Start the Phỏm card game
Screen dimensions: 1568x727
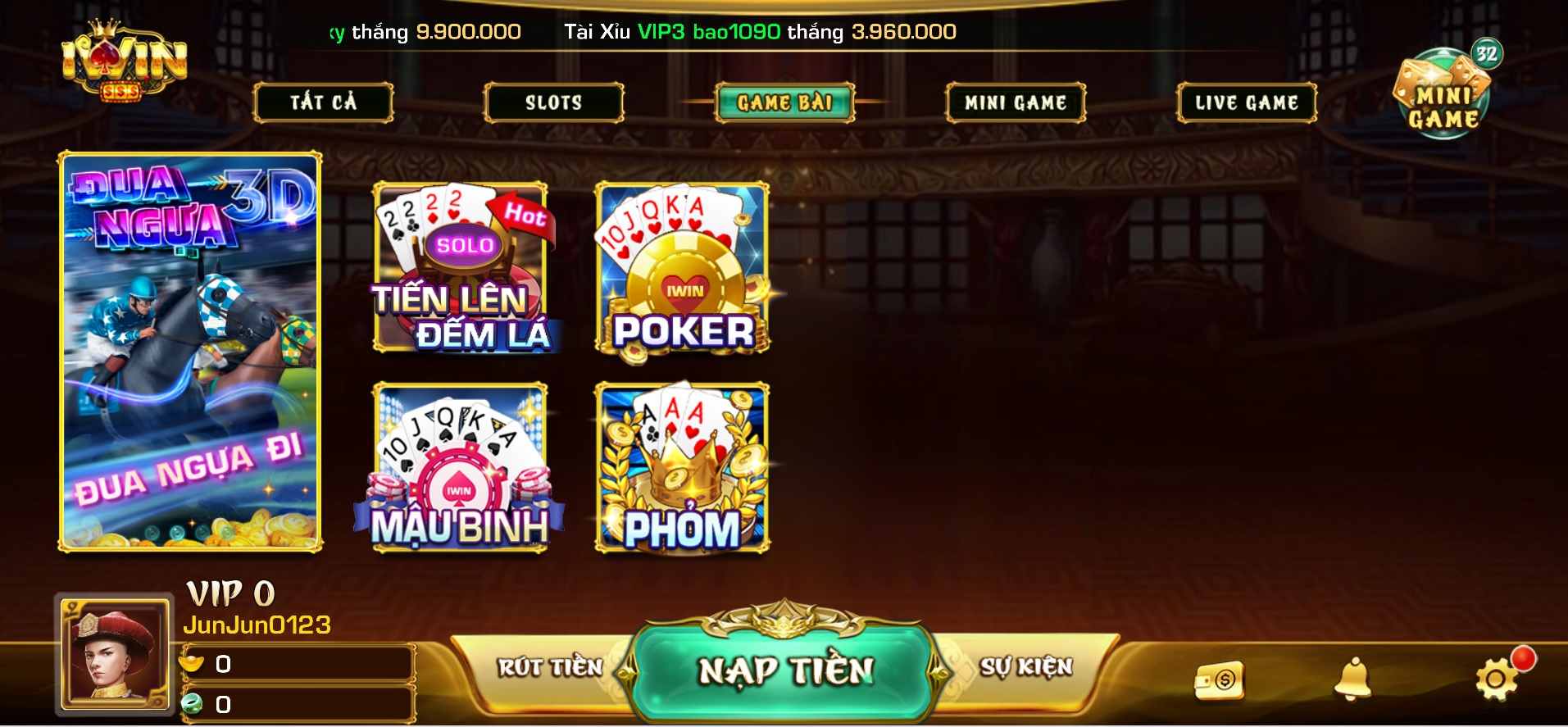pos(683,467)
